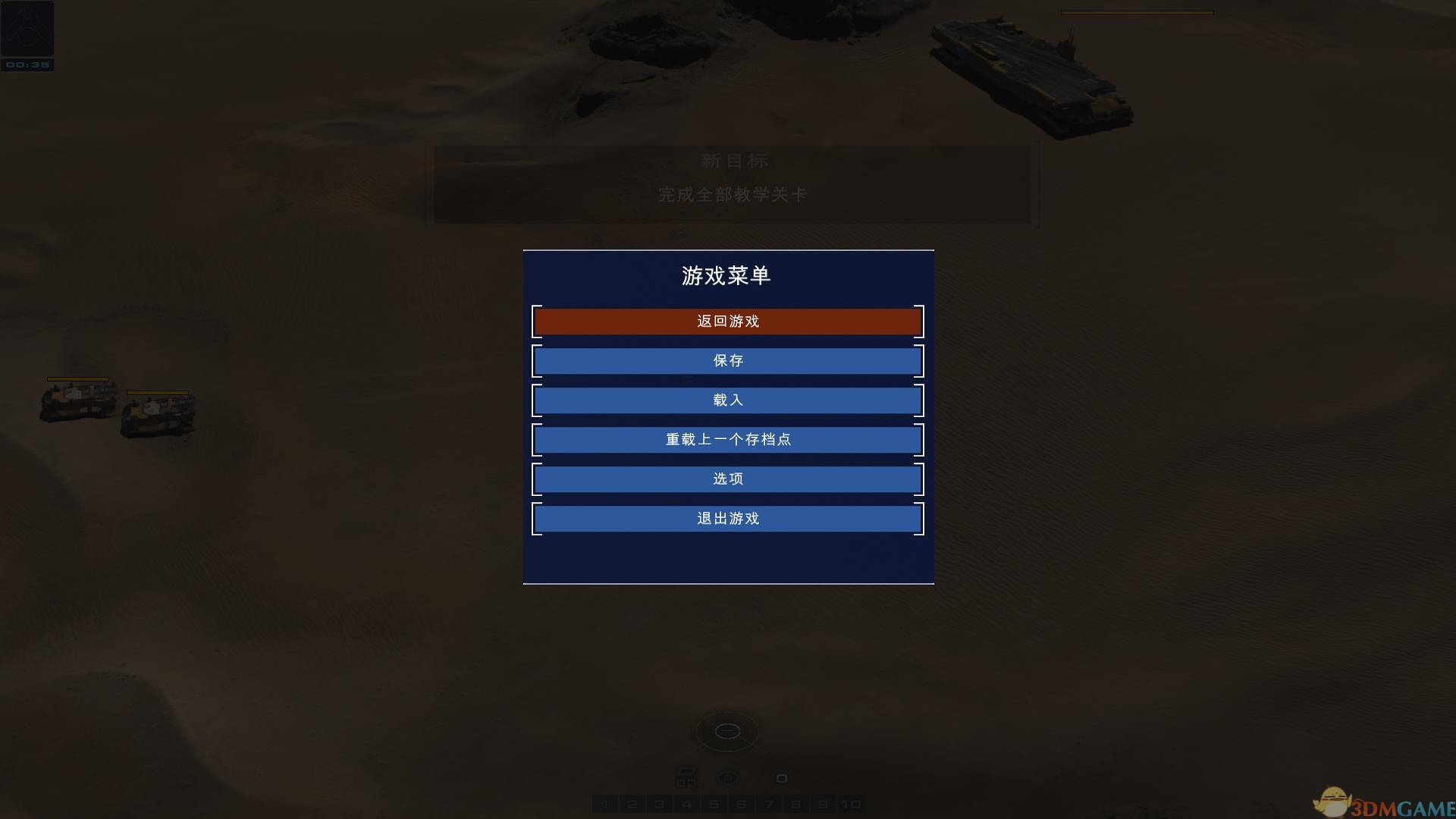
Task: Click the mission timer showing 00:35
Action: [27, 65]
